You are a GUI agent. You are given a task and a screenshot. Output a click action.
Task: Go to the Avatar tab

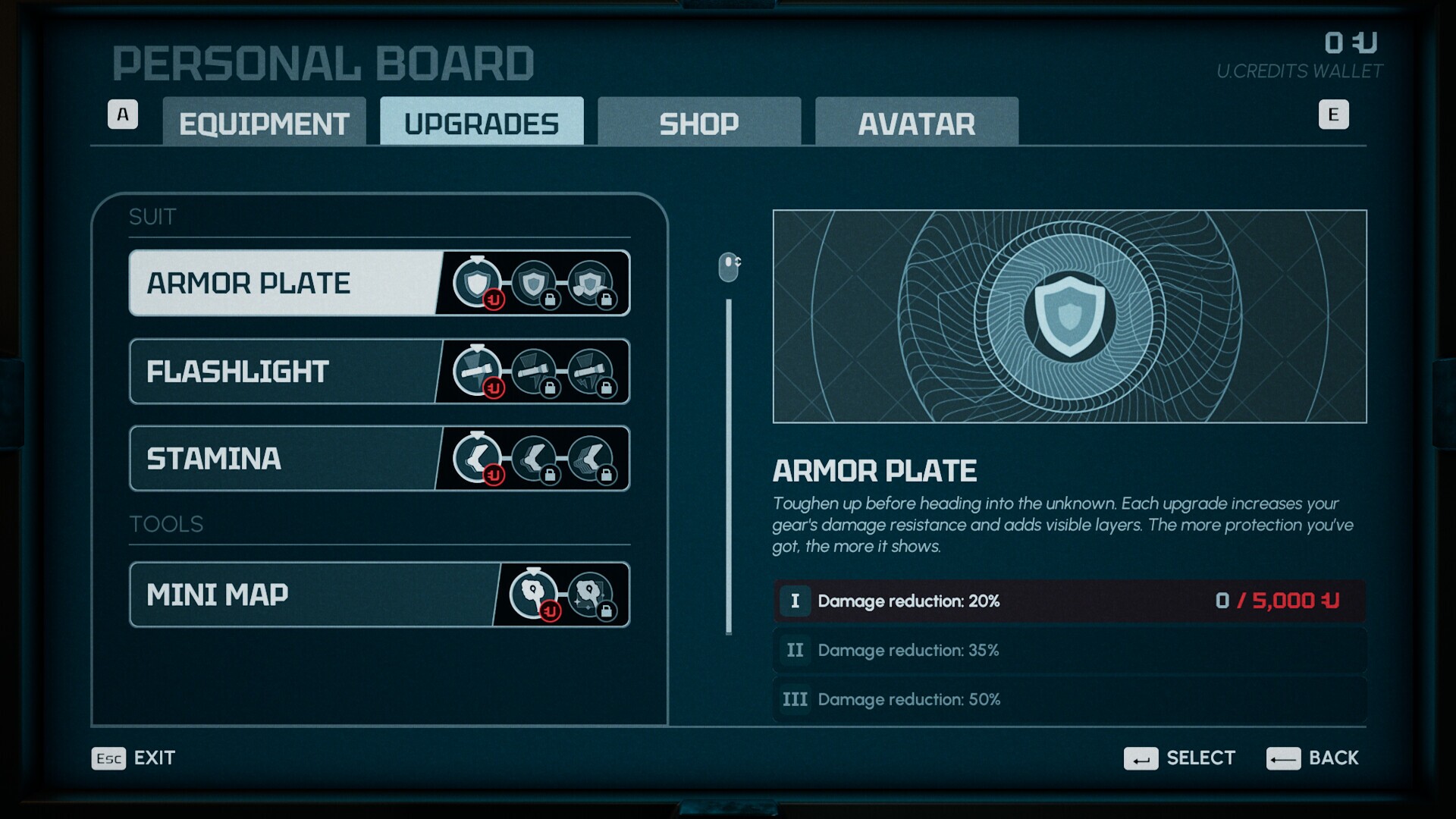pos(916,122)
